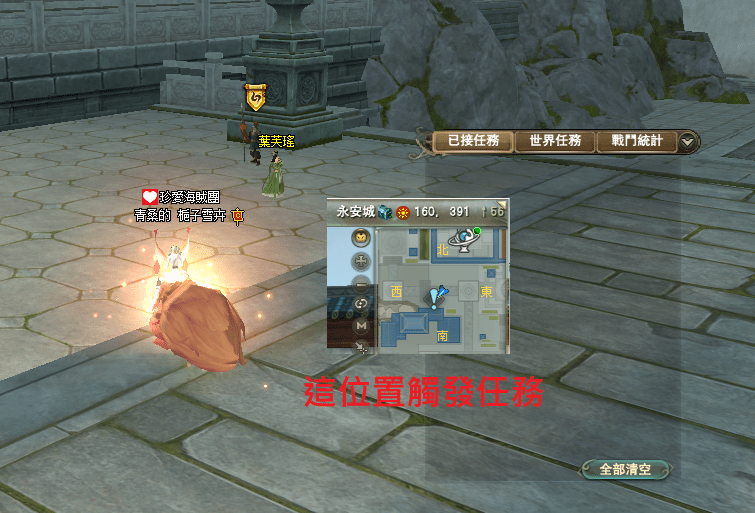The height and width of the screenshot is (513, 755).
Task: Click the red sun icon in the minimap header
Action: [402, 212]
